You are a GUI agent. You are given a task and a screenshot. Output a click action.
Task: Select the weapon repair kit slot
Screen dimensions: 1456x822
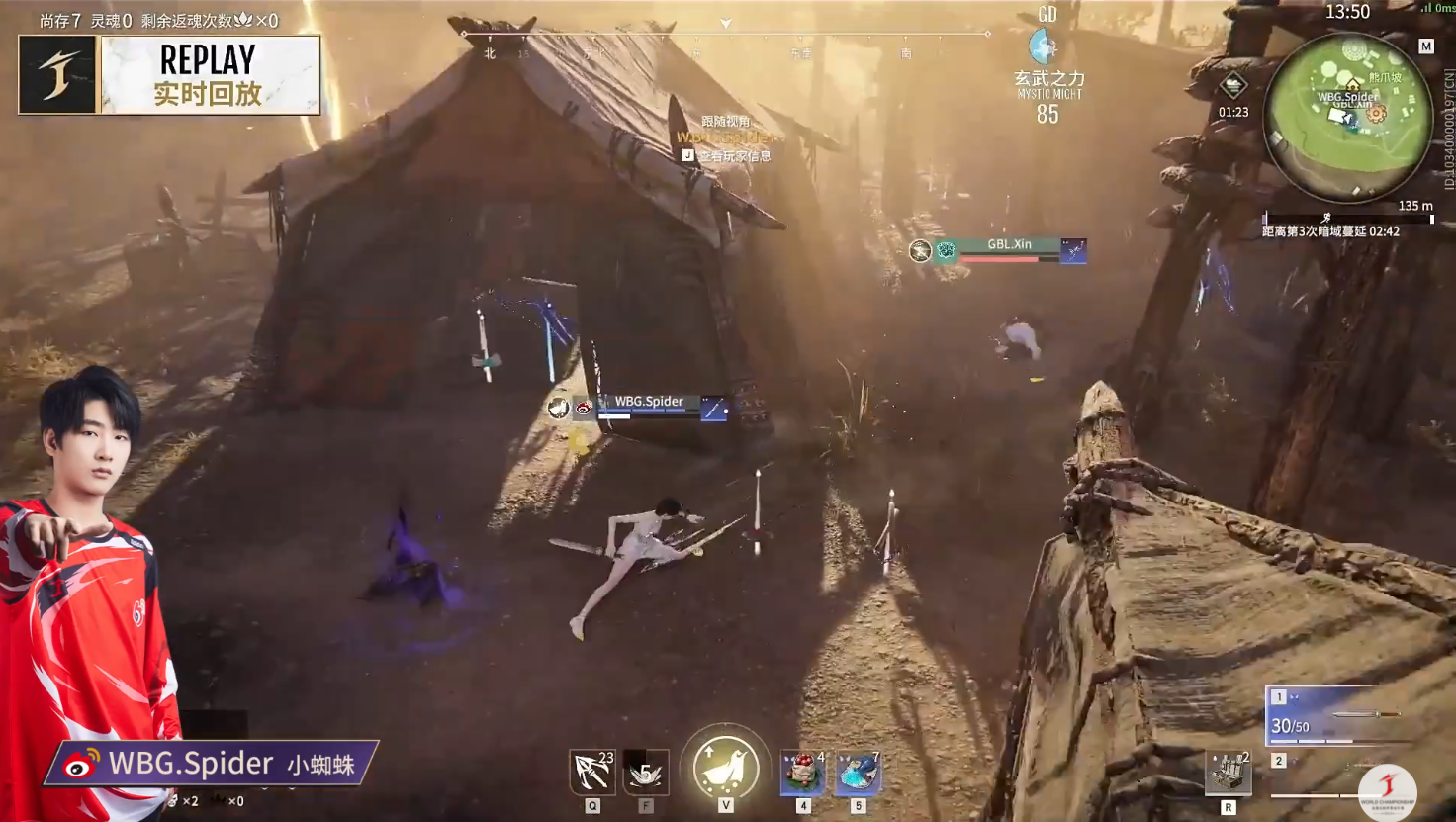[x=1228, y=773]
